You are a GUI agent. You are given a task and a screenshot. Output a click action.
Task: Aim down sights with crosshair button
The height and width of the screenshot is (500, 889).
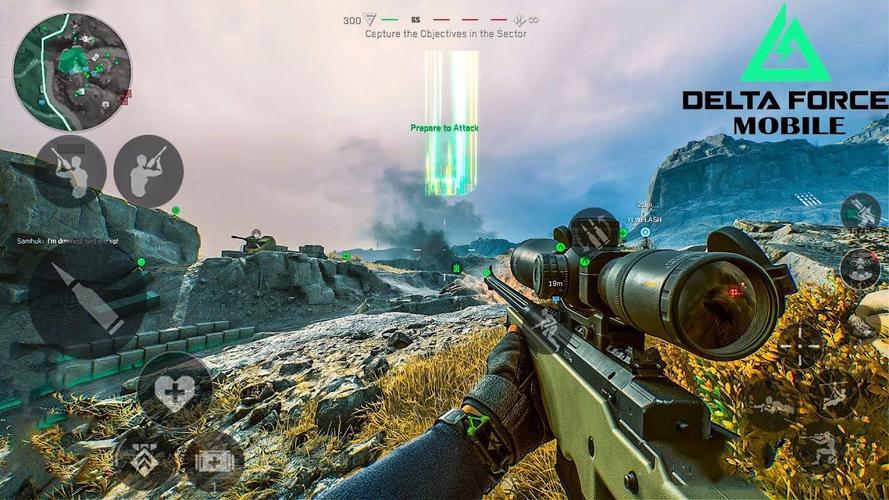(801, 345)
